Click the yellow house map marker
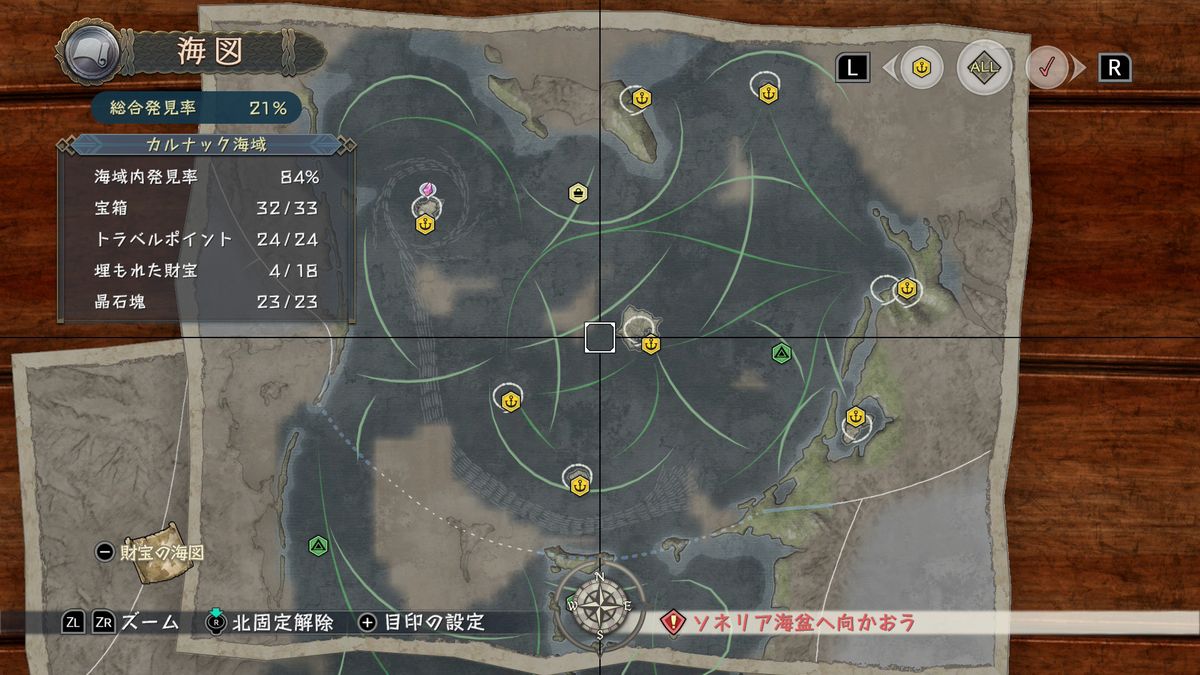1200x675 pixels. pyautogui.click(x=577, y=192)
